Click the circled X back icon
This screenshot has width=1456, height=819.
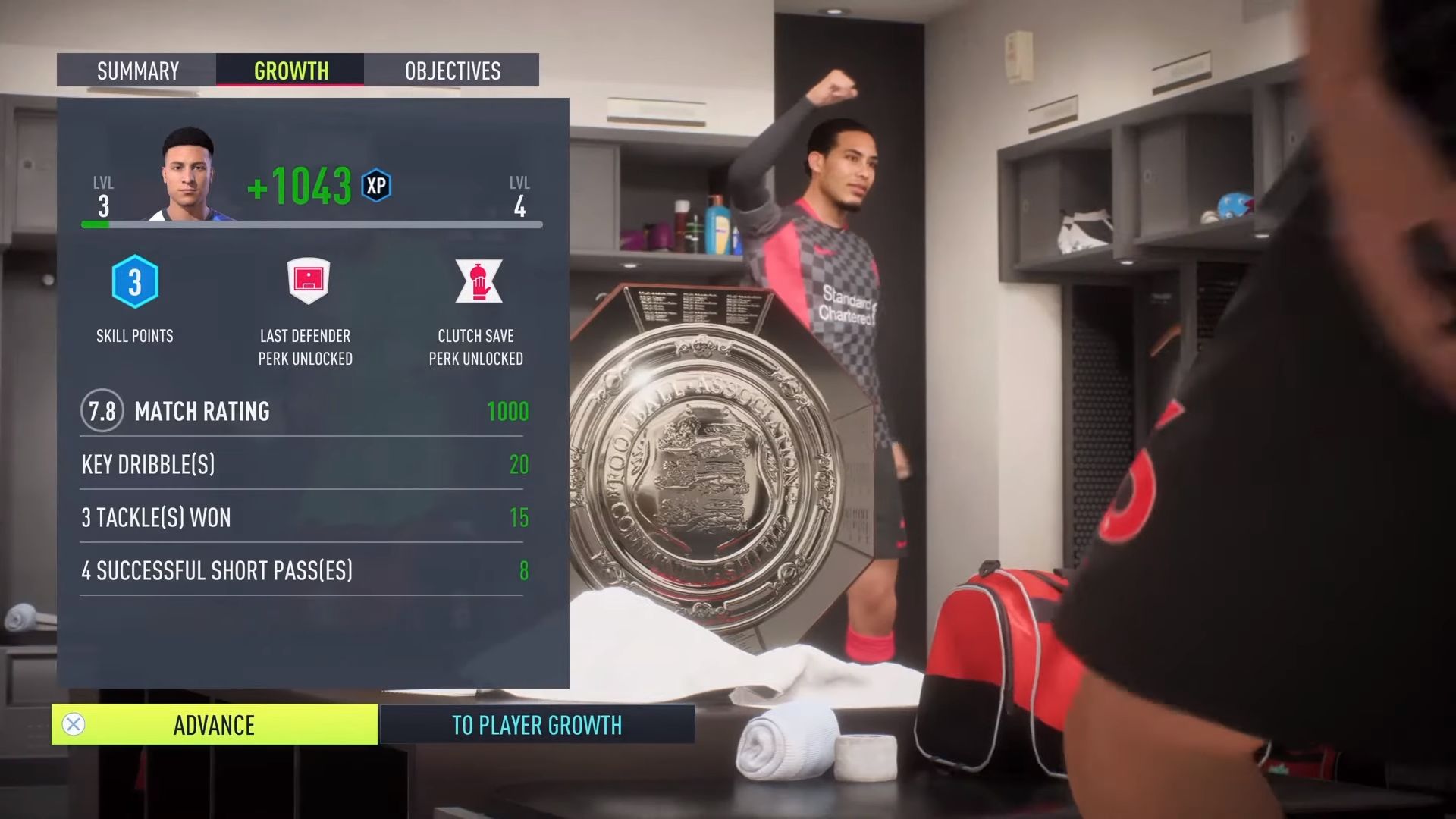[72, 725]
